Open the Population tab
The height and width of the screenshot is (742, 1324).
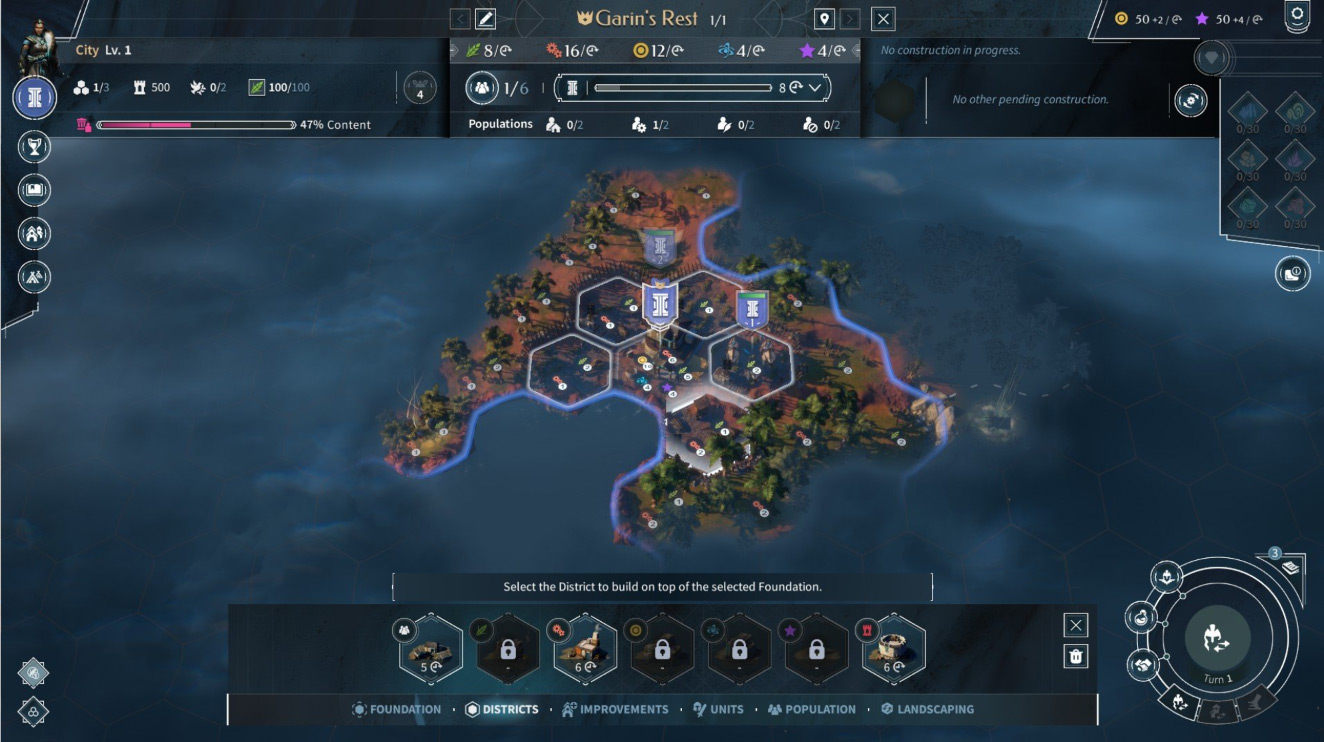click(x=811, y=709)
